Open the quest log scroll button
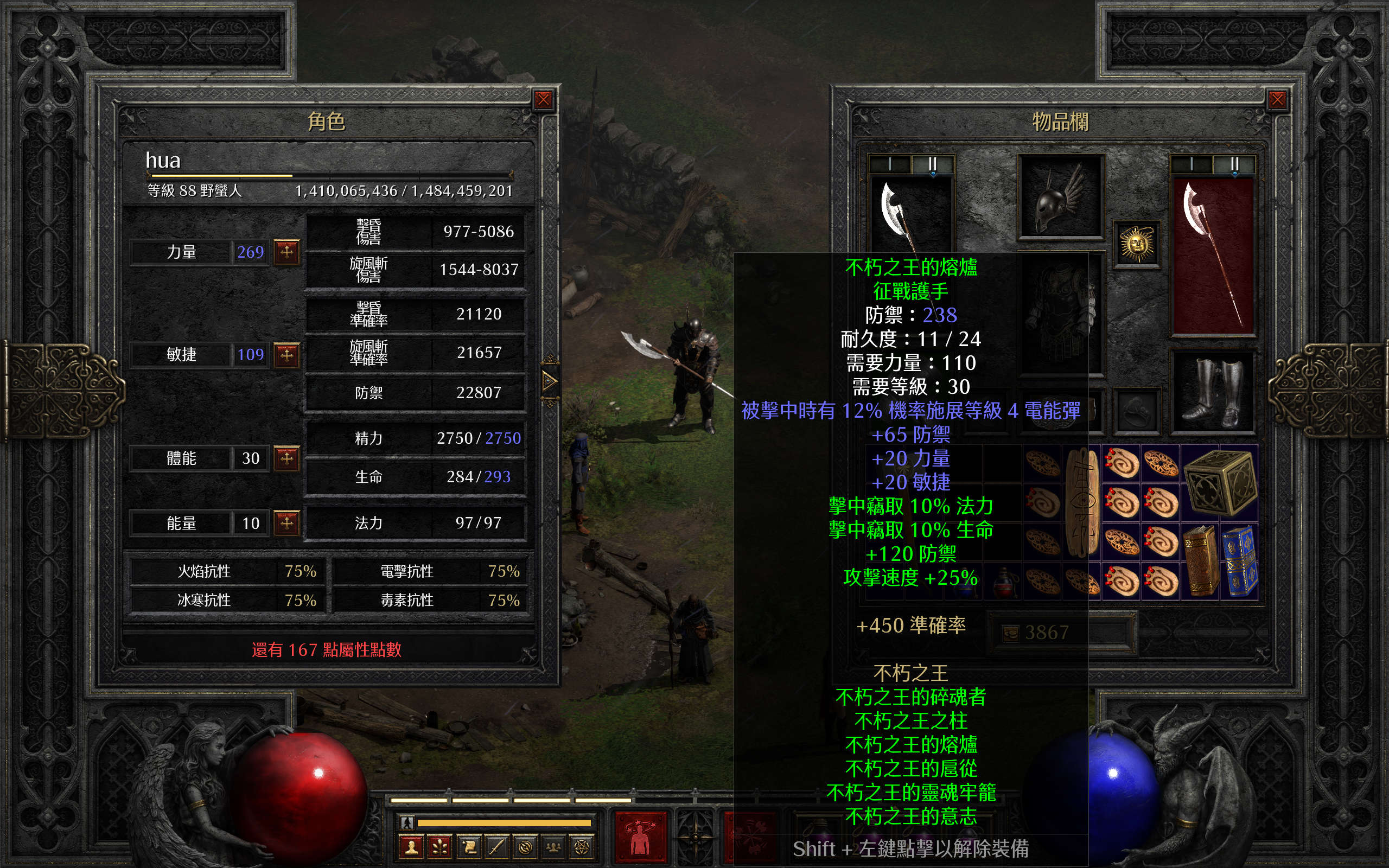The height and width of the screenshot is (868, 1389). pyautogui.click(x=469, y=847)
